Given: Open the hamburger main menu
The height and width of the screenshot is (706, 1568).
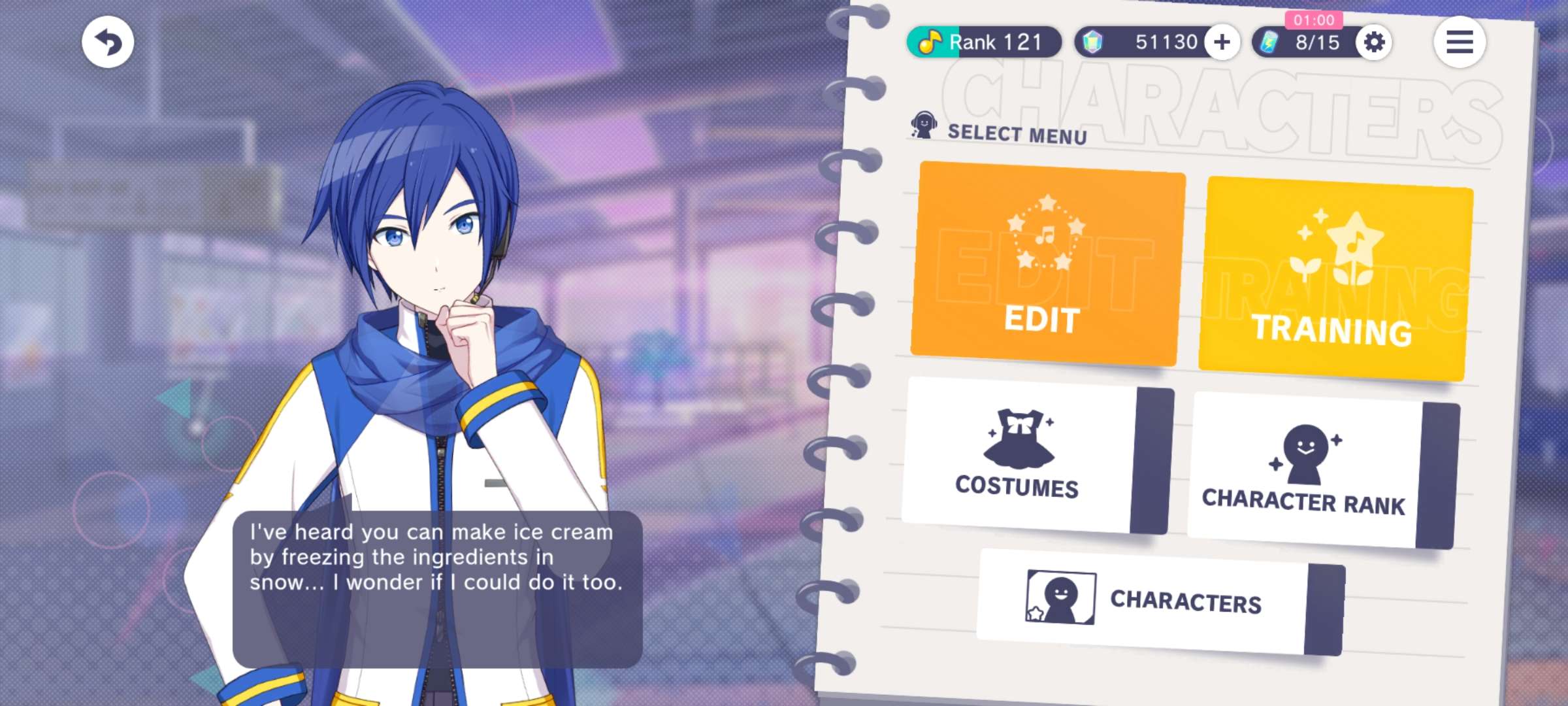Looking at the screenshot, I should tap(1460, 42).
